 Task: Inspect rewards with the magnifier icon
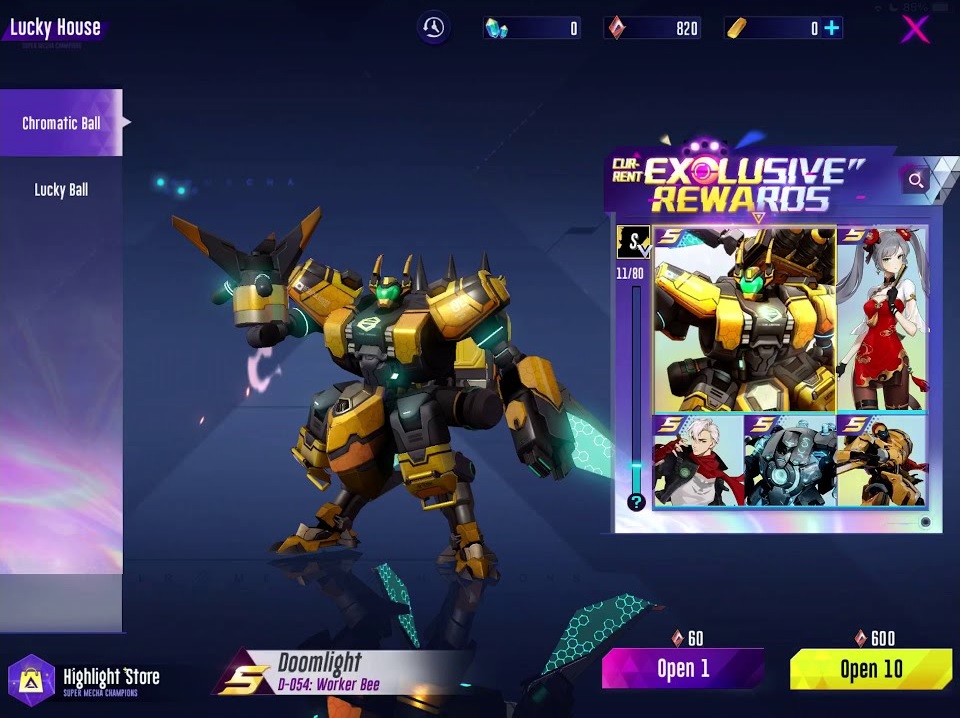pyautogui.click(x=914, y=180)
